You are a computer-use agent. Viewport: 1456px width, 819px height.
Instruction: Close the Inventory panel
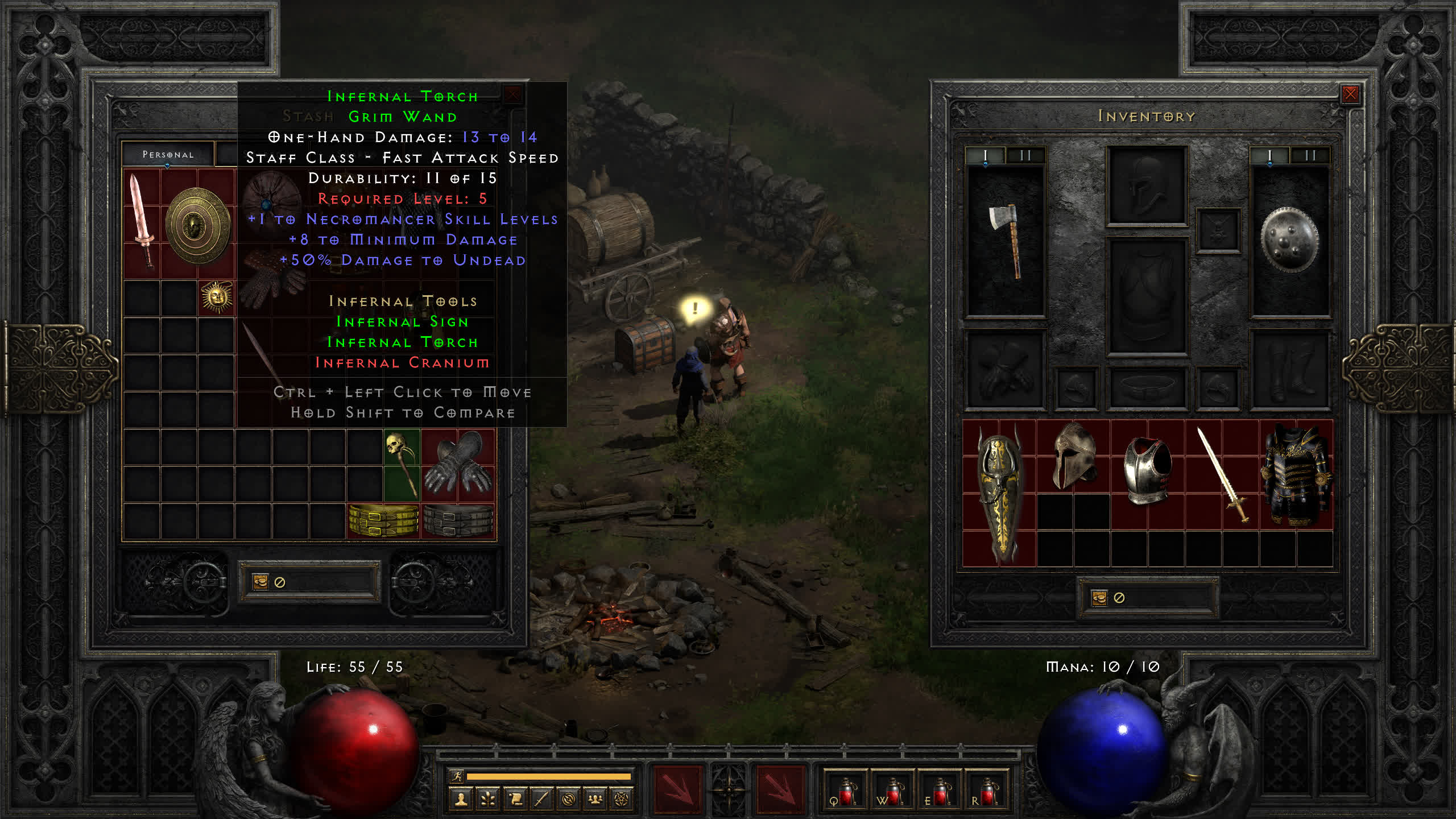tap(1350, 94)
